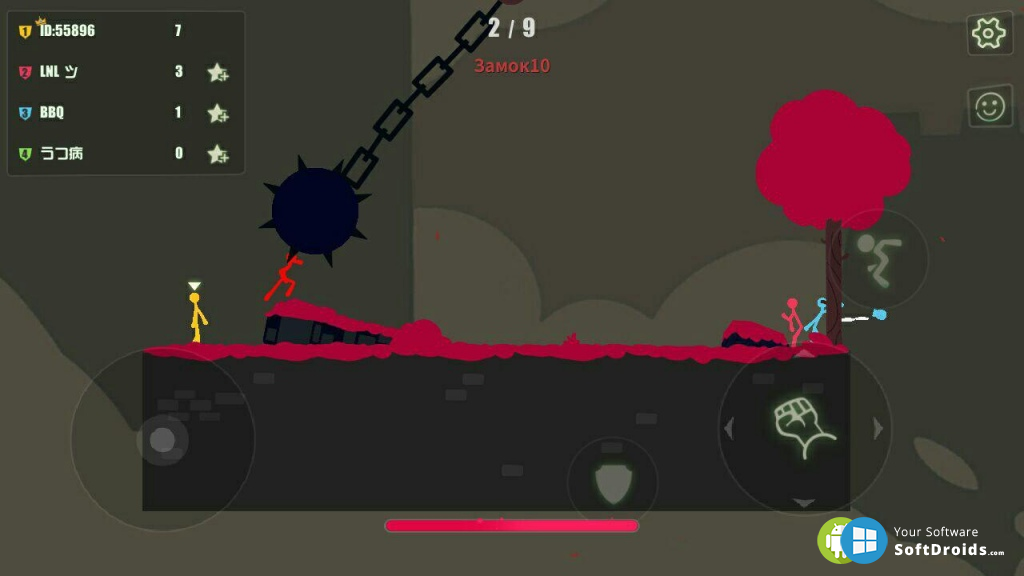Add player LNL as friend
Screen dimensions: 1024x576
coord(217,72)
